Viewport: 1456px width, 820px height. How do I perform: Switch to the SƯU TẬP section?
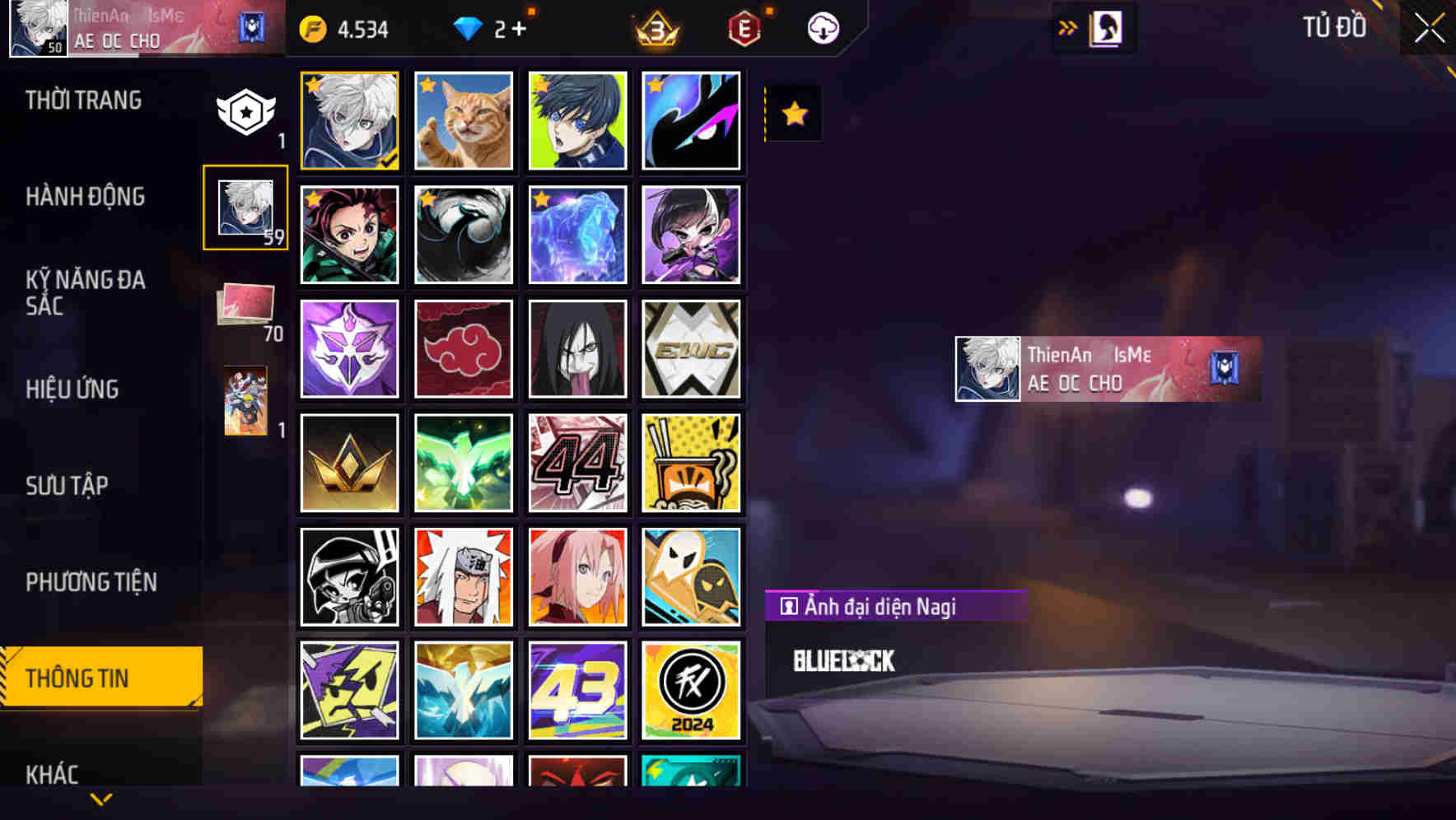click(x=69, y=487)
